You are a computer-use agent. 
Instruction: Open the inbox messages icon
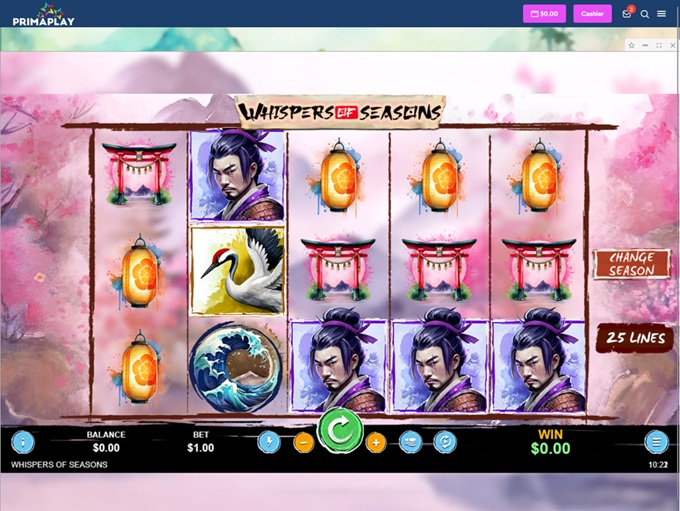pos(627,14)
